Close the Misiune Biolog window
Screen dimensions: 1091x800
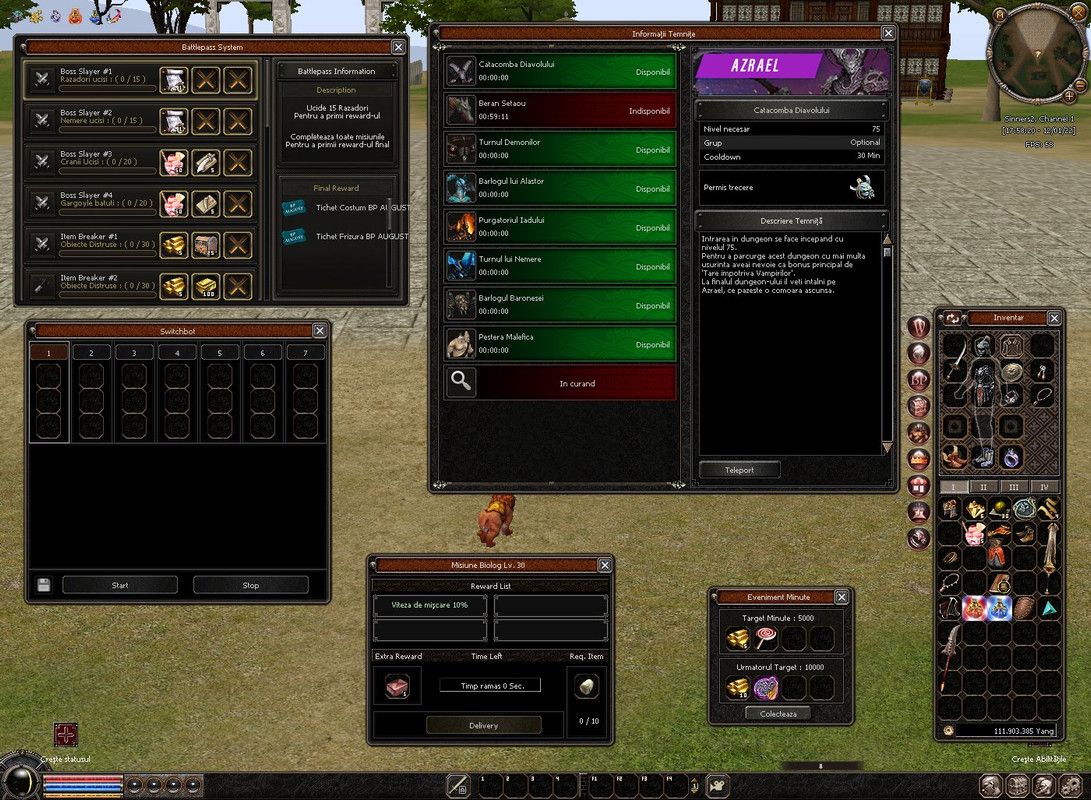604,565
